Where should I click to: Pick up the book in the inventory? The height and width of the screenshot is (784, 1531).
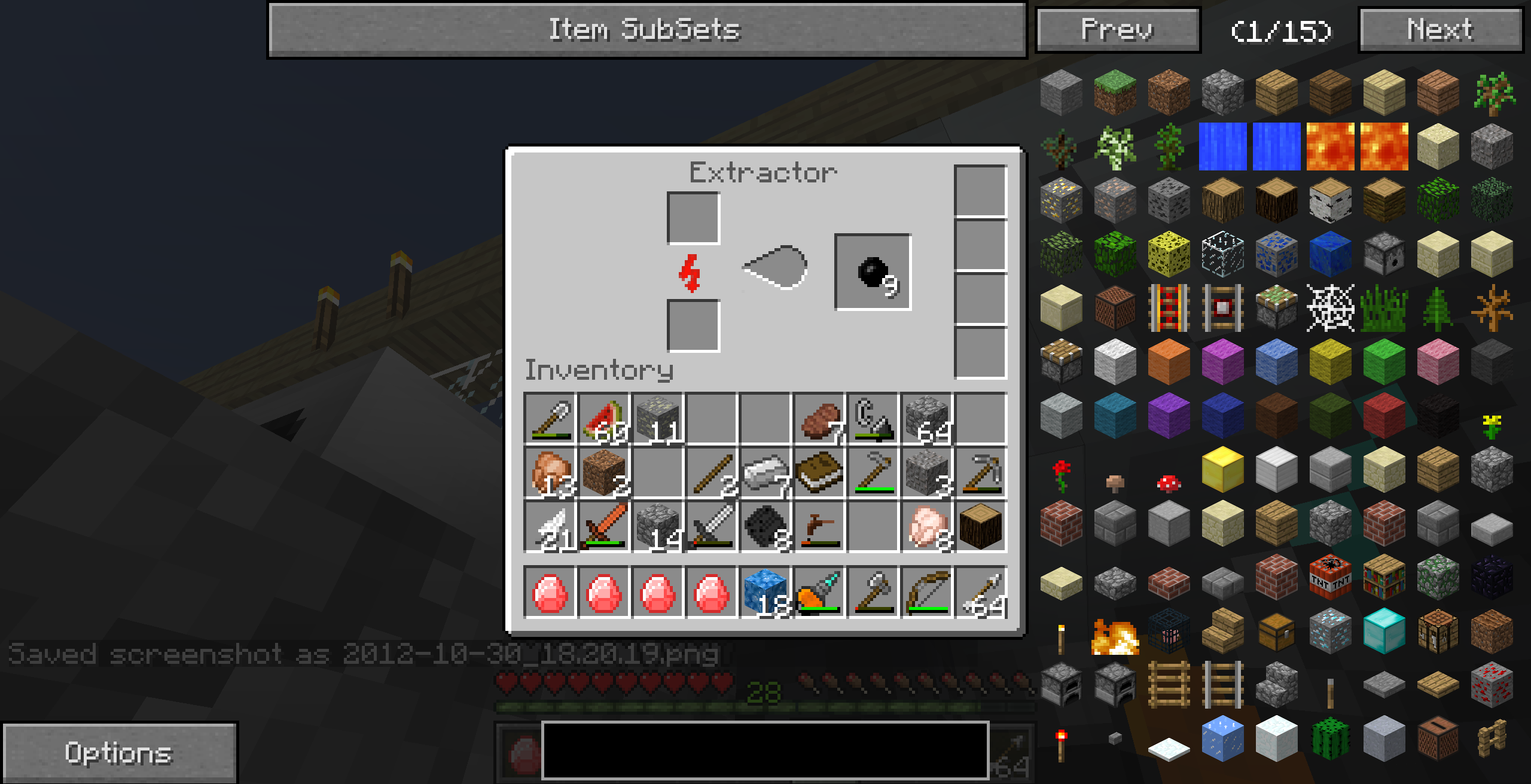[x=819, y=473]
